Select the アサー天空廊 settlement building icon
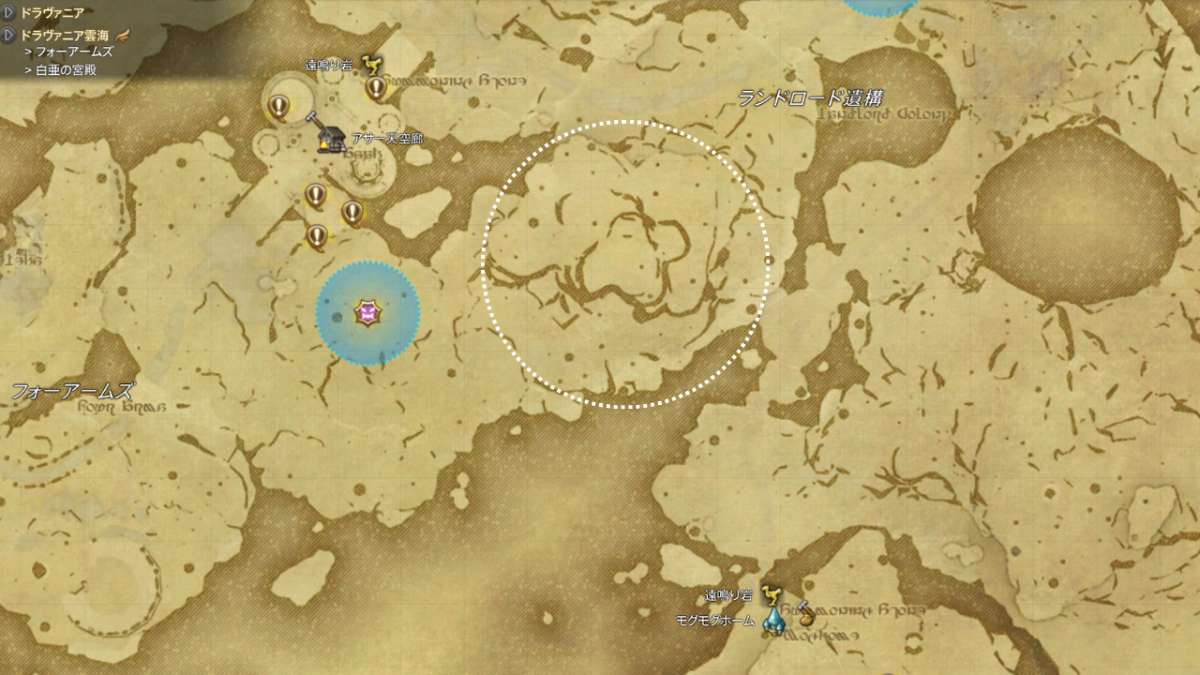Viewport: 1200px width, 675px height. [x=328, y=139]
